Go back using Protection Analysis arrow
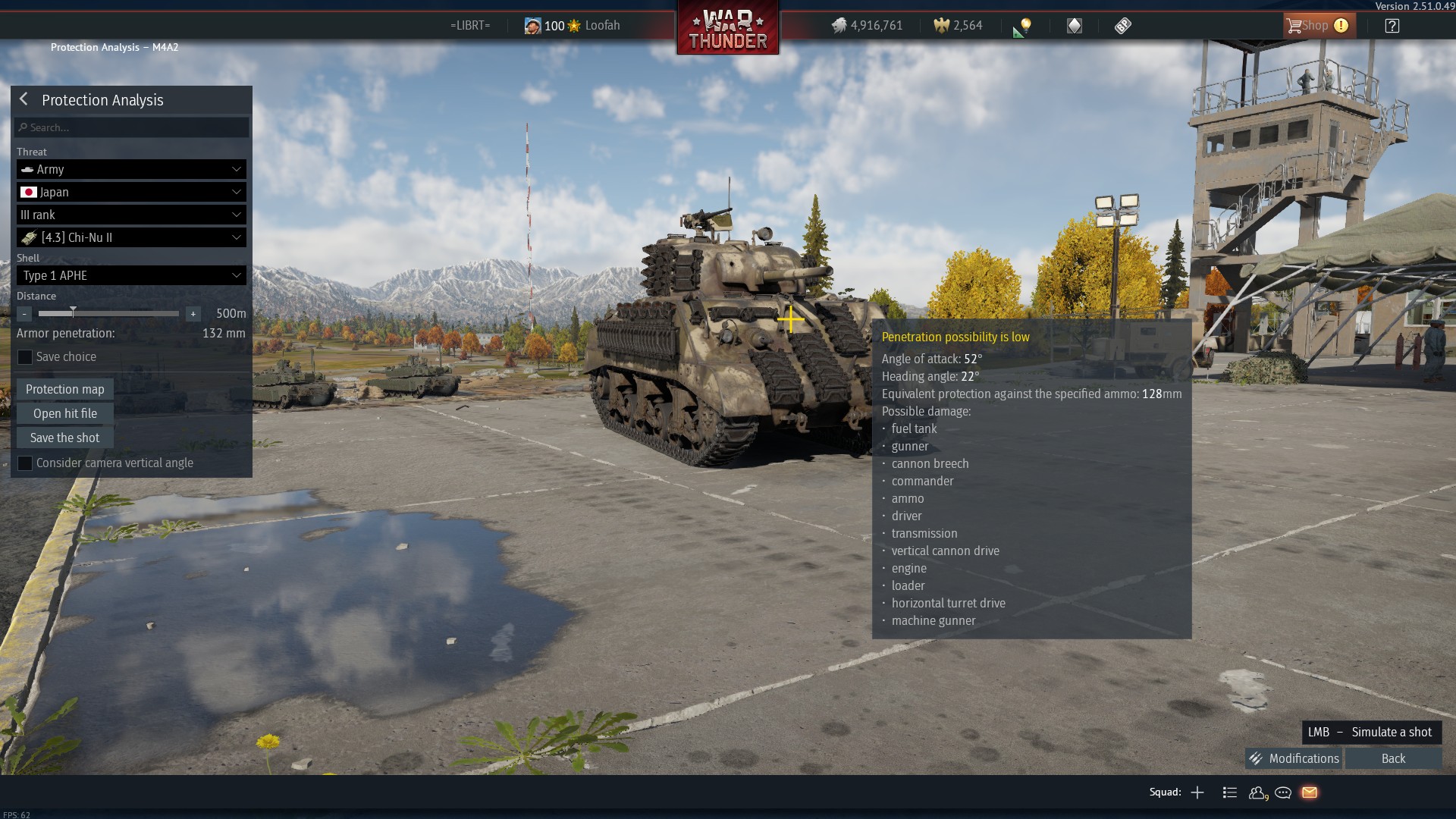The width and height of the screenshot is (1456, 819). tap(24, 99)
